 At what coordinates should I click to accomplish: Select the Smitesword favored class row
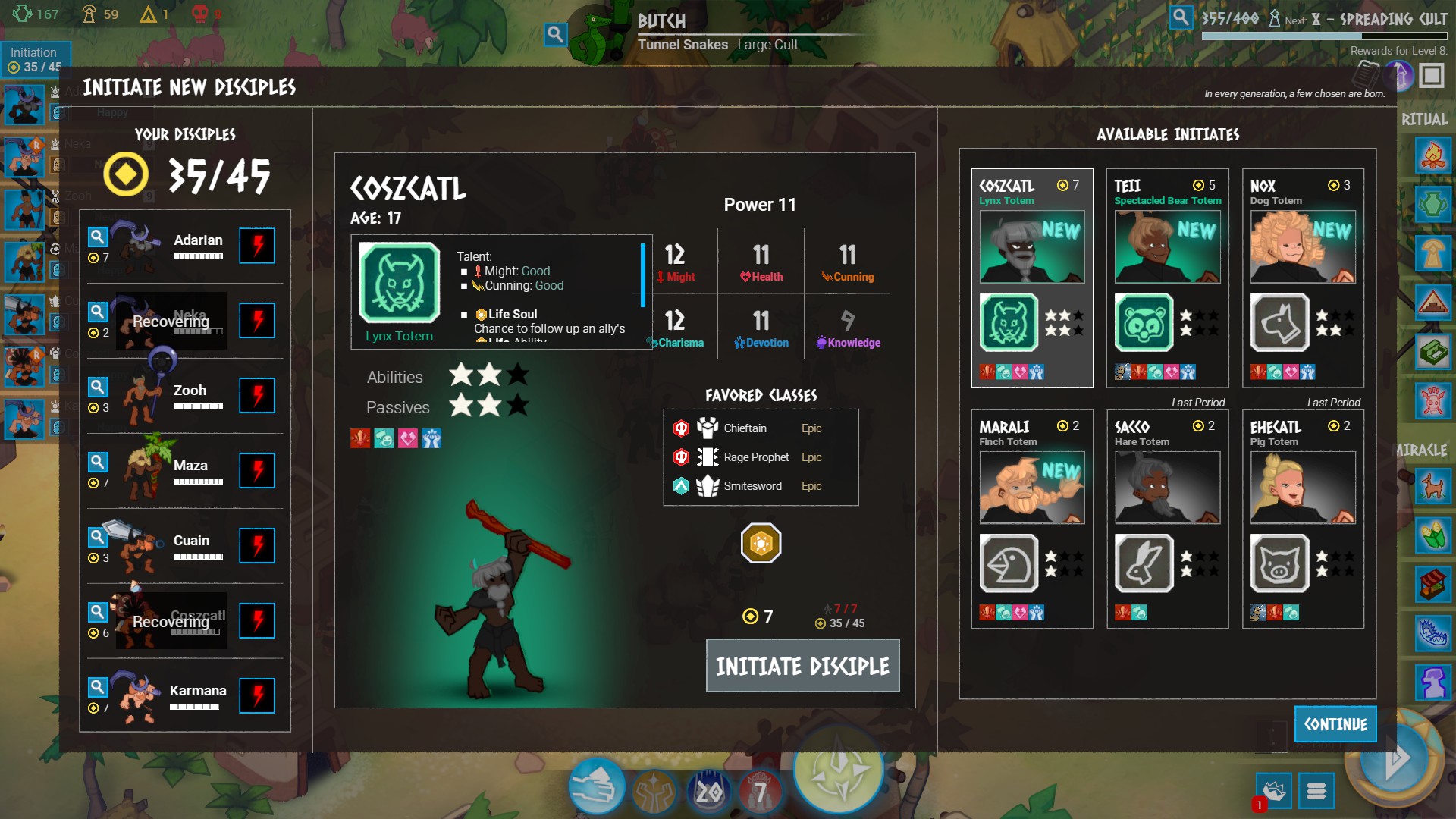(761, 486)
